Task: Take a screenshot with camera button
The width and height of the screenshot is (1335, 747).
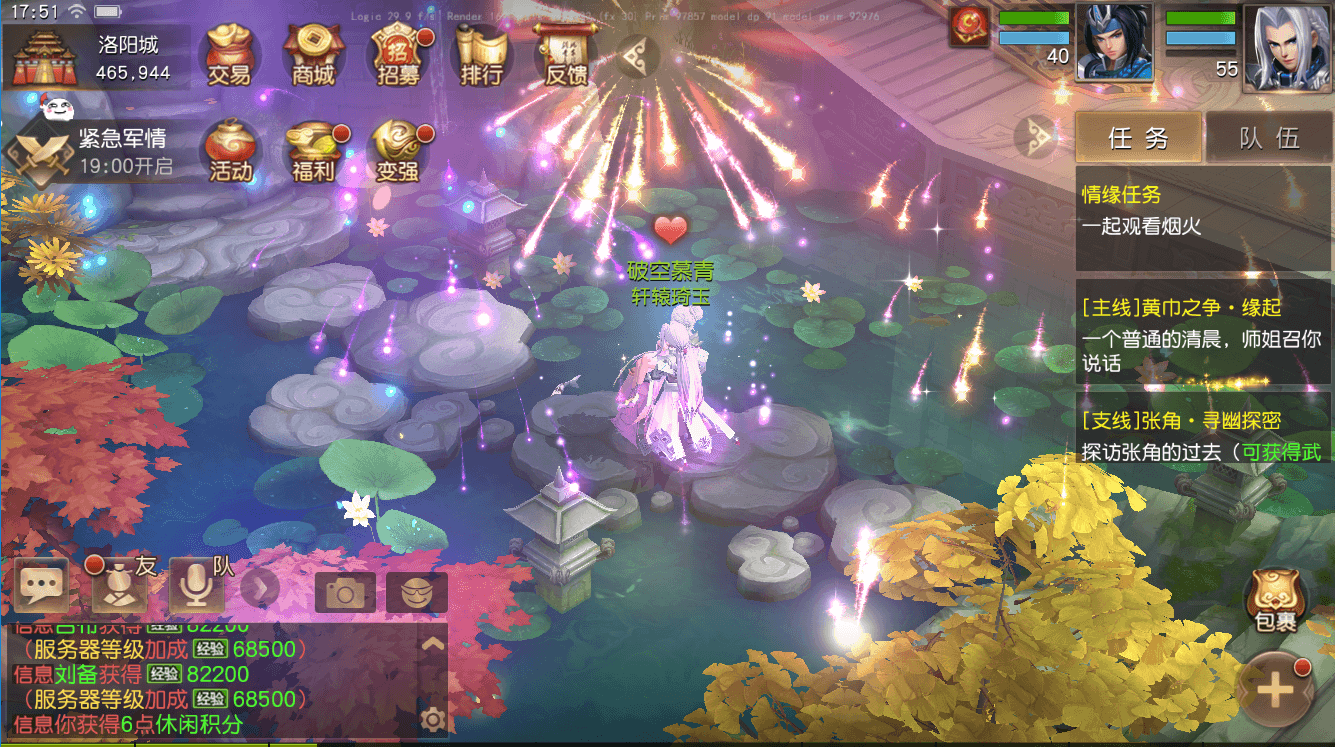Action: pyautogui.click(x=345, y=592)
